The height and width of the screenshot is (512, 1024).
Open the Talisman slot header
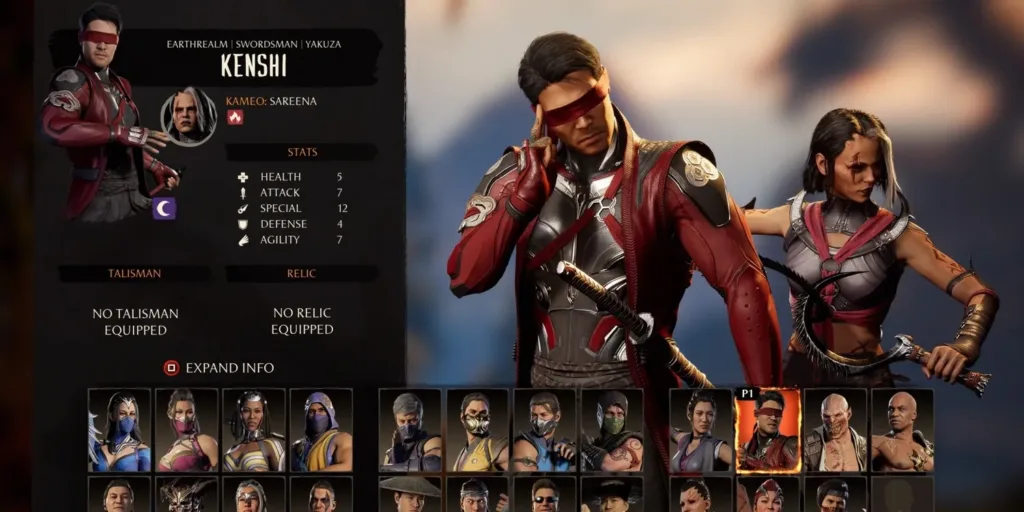coord(134,273)
